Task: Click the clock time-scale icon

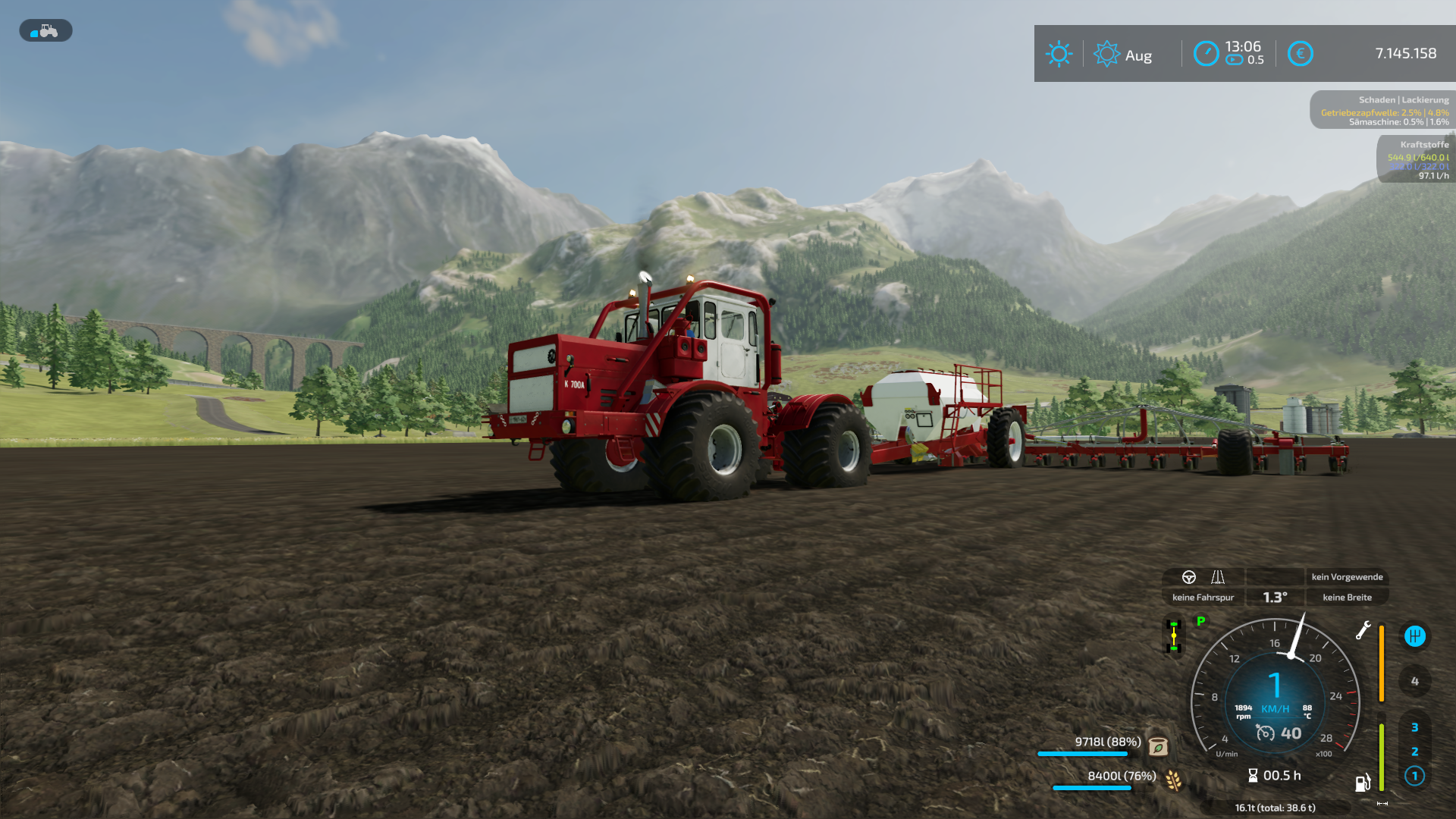Action: (x=1206, y=54)
